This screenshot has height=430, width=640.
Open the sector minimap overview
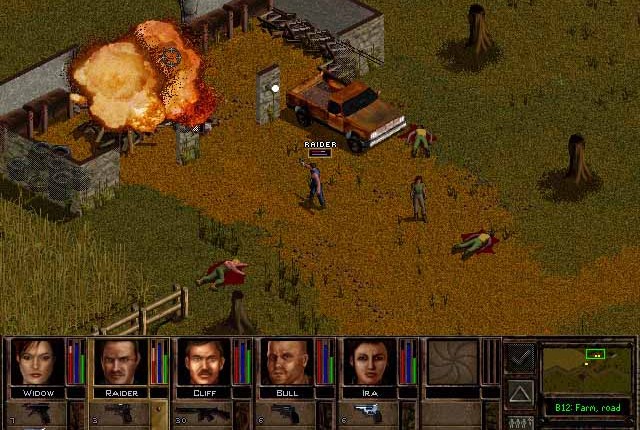[x=587, y=368]
